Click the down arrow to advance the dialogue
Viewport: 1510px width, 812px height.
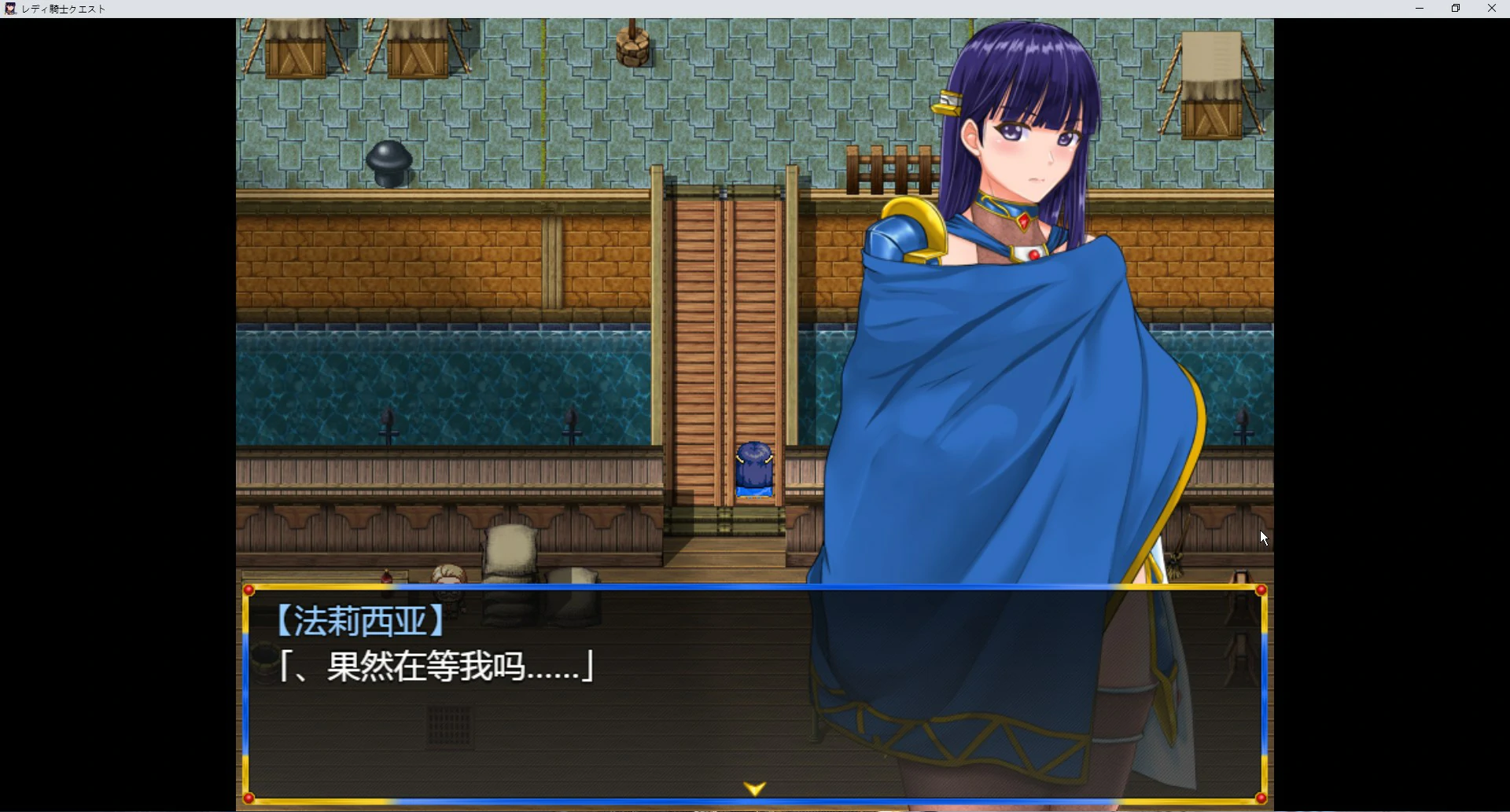click(754, 787)
